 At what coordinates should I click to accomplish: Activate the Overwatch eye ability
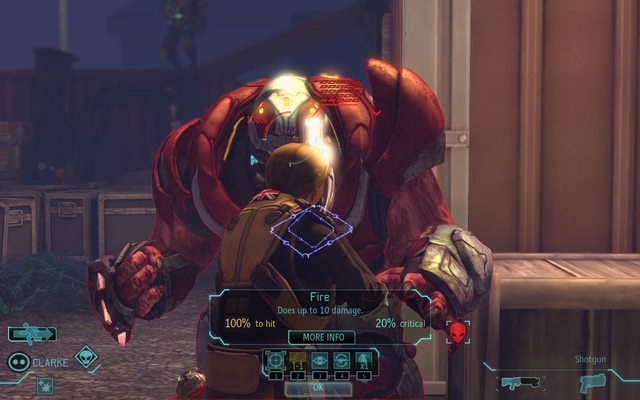[319, 361]
